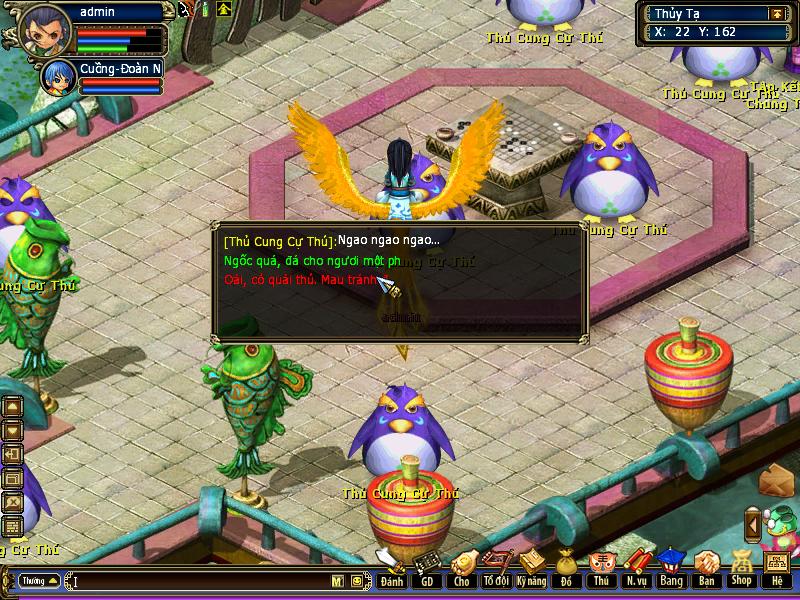Open the Đồ items bag
The height and width of the screenshot is (600, 800).
pyautogui.click(x=566, y=570)
